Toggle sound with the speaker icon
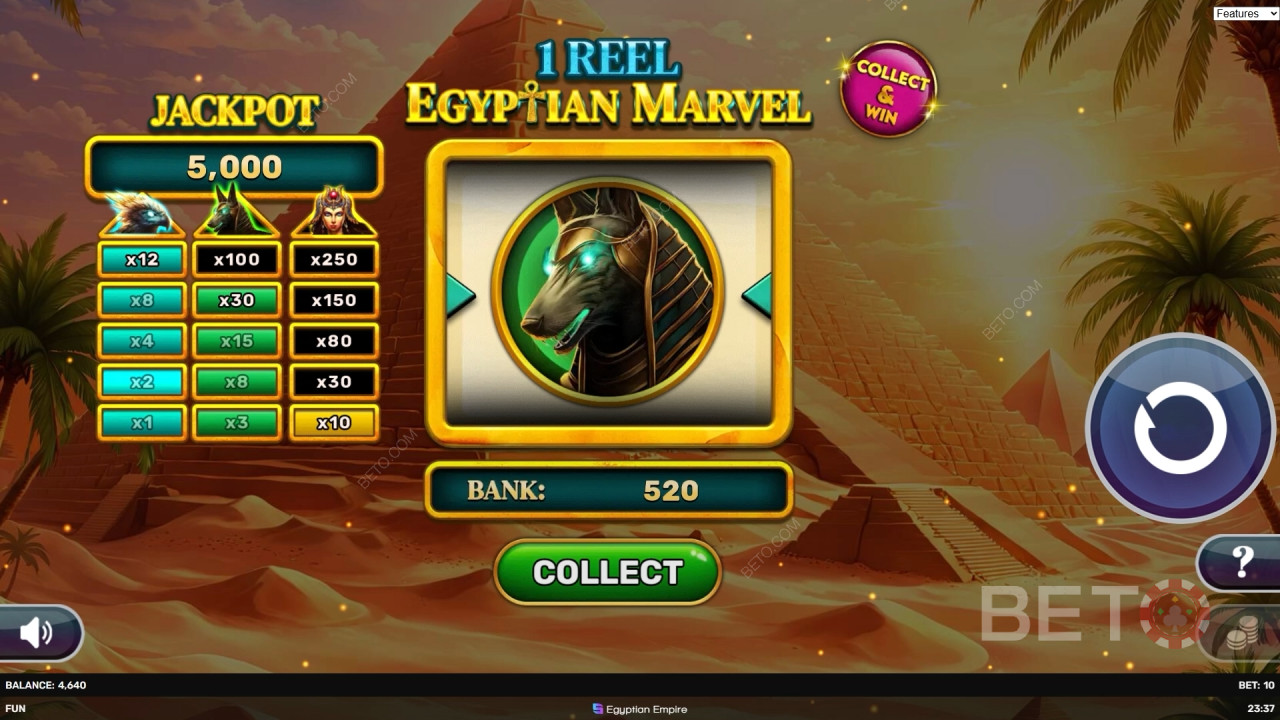The width and height of the screenshot is (1280, 720). [x=37, y=632]
